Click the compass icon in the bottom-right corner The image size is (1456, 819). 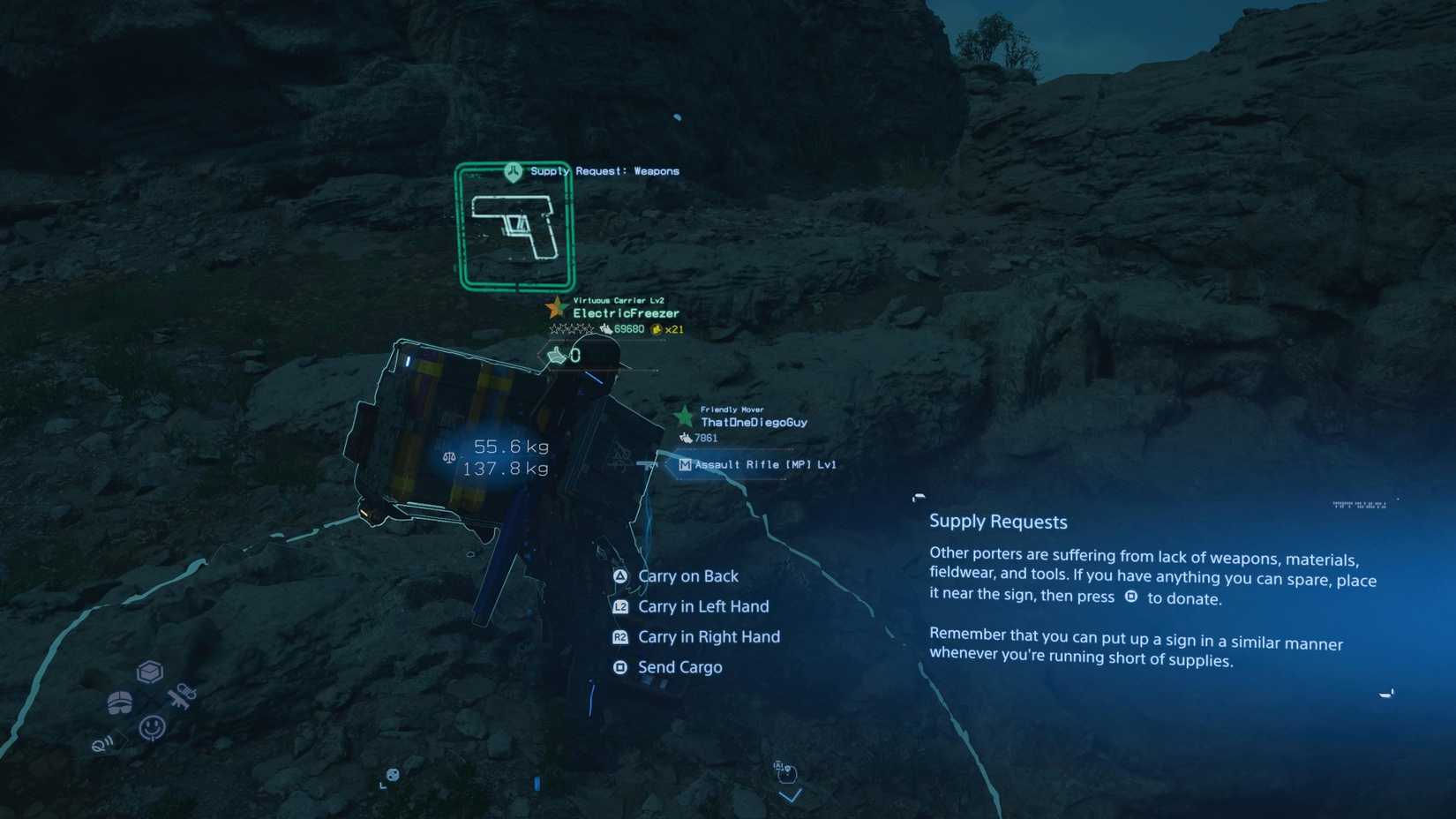pyautogui.click(x=1388, y=694)
